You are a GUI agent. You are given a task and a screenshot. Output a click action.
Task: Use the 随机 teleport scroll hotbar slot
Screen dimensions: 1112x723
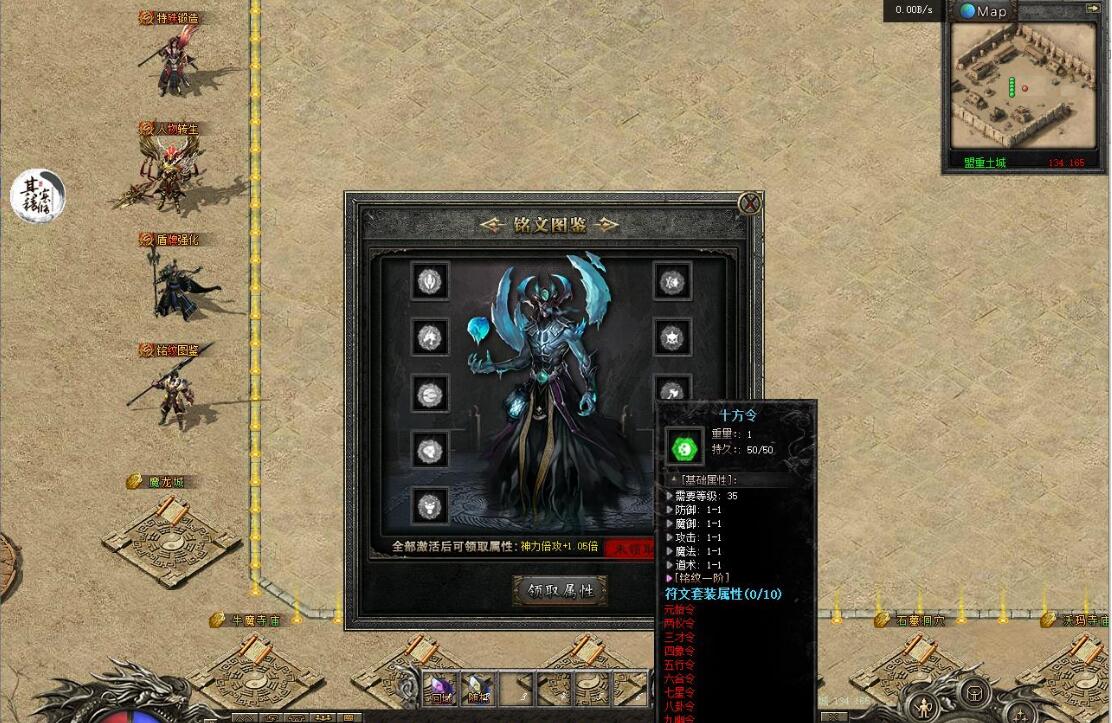(477, 688)
